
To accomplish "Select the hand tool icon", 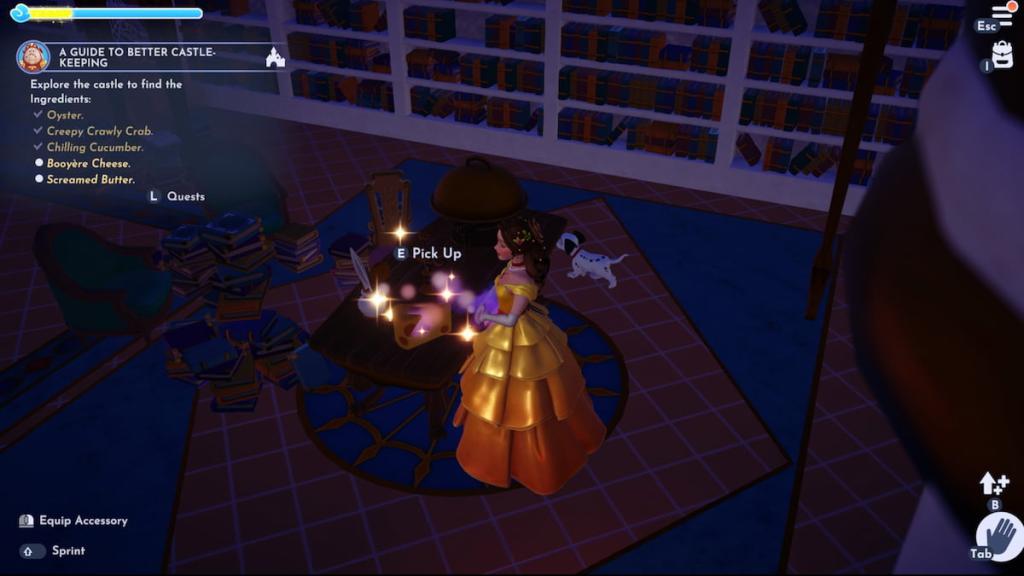I will (x=1001, y=532).
